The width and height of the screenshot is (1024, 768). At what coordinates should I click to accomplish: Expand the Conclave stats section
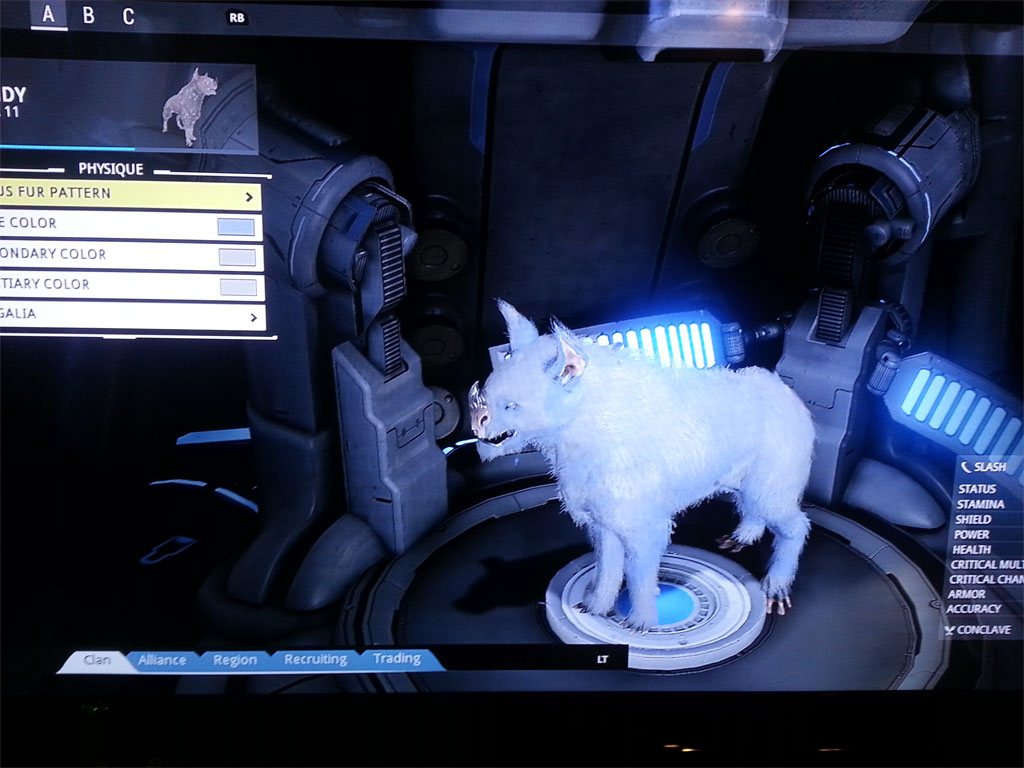[x=982, y=630]
